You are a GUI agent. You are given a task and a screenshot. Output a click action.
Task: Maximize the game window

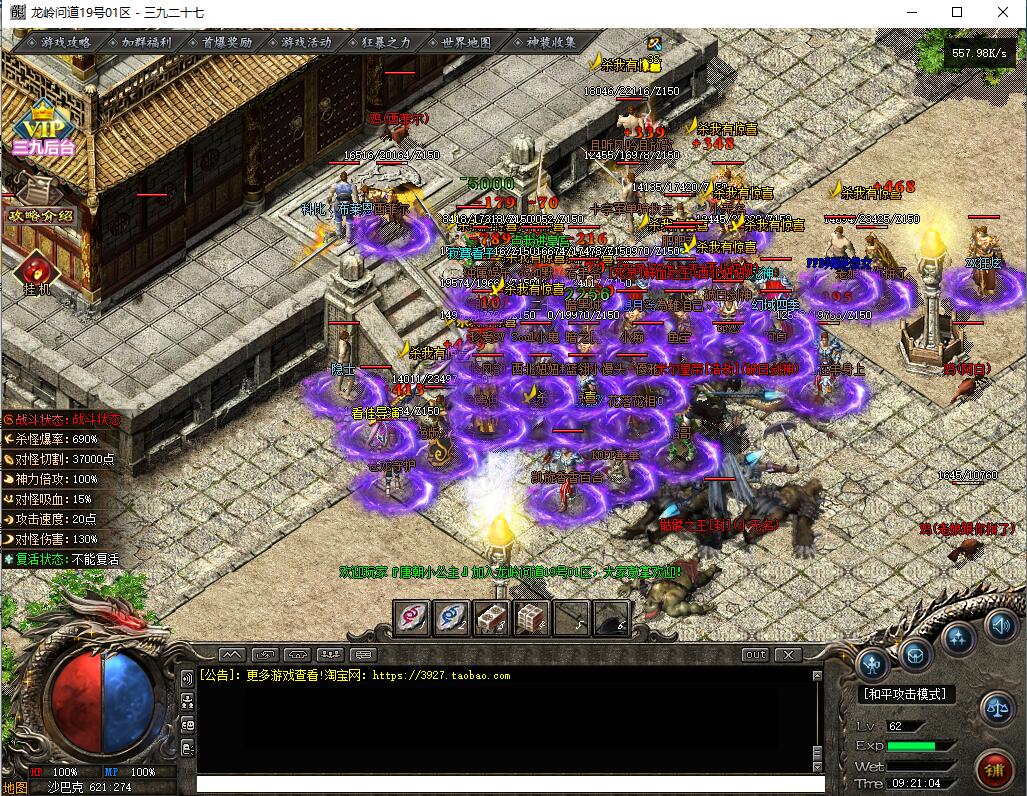coord(957,12)
